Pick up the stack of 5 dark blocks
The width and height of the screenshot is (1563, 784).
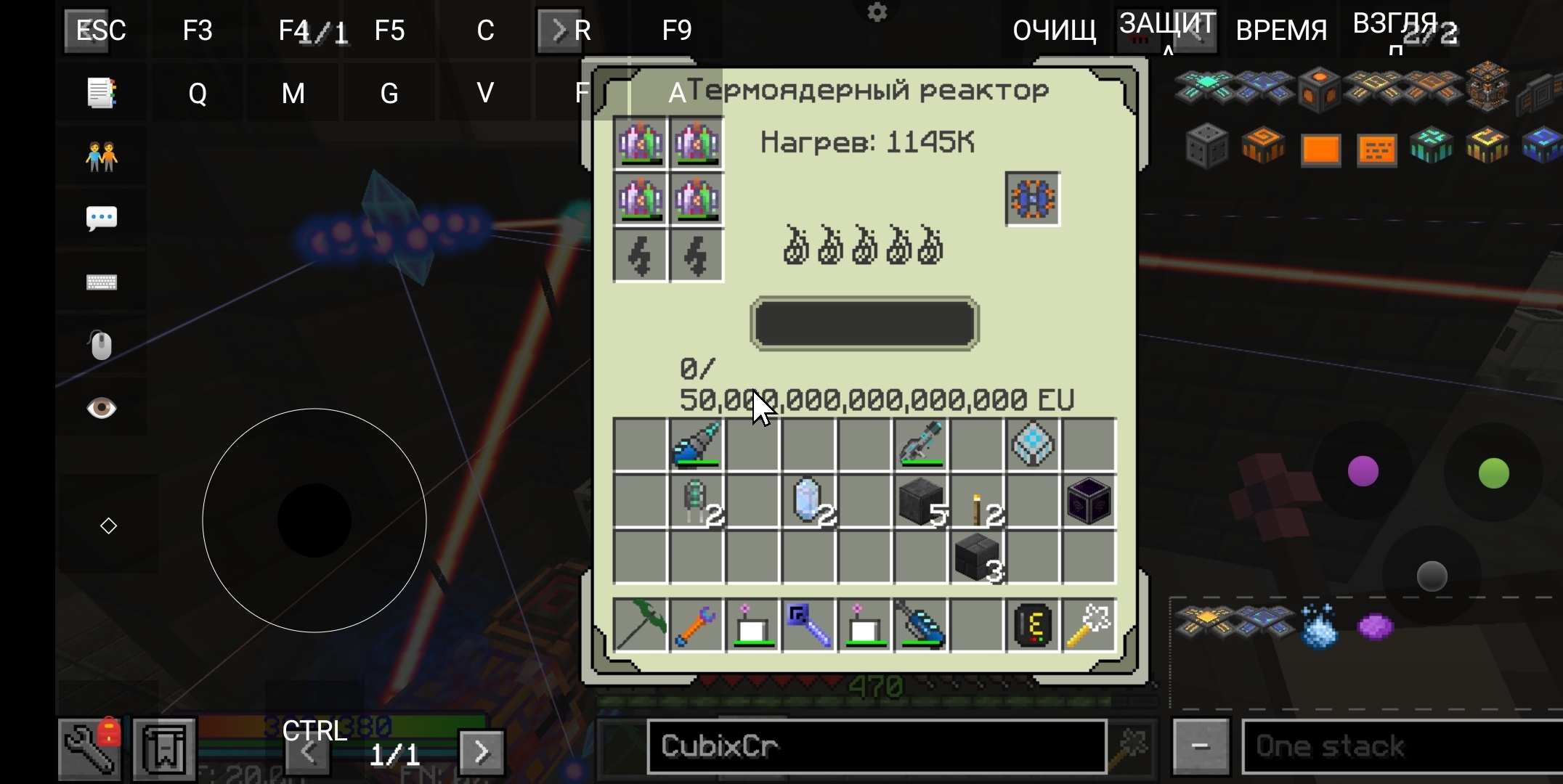pos(921,501)
